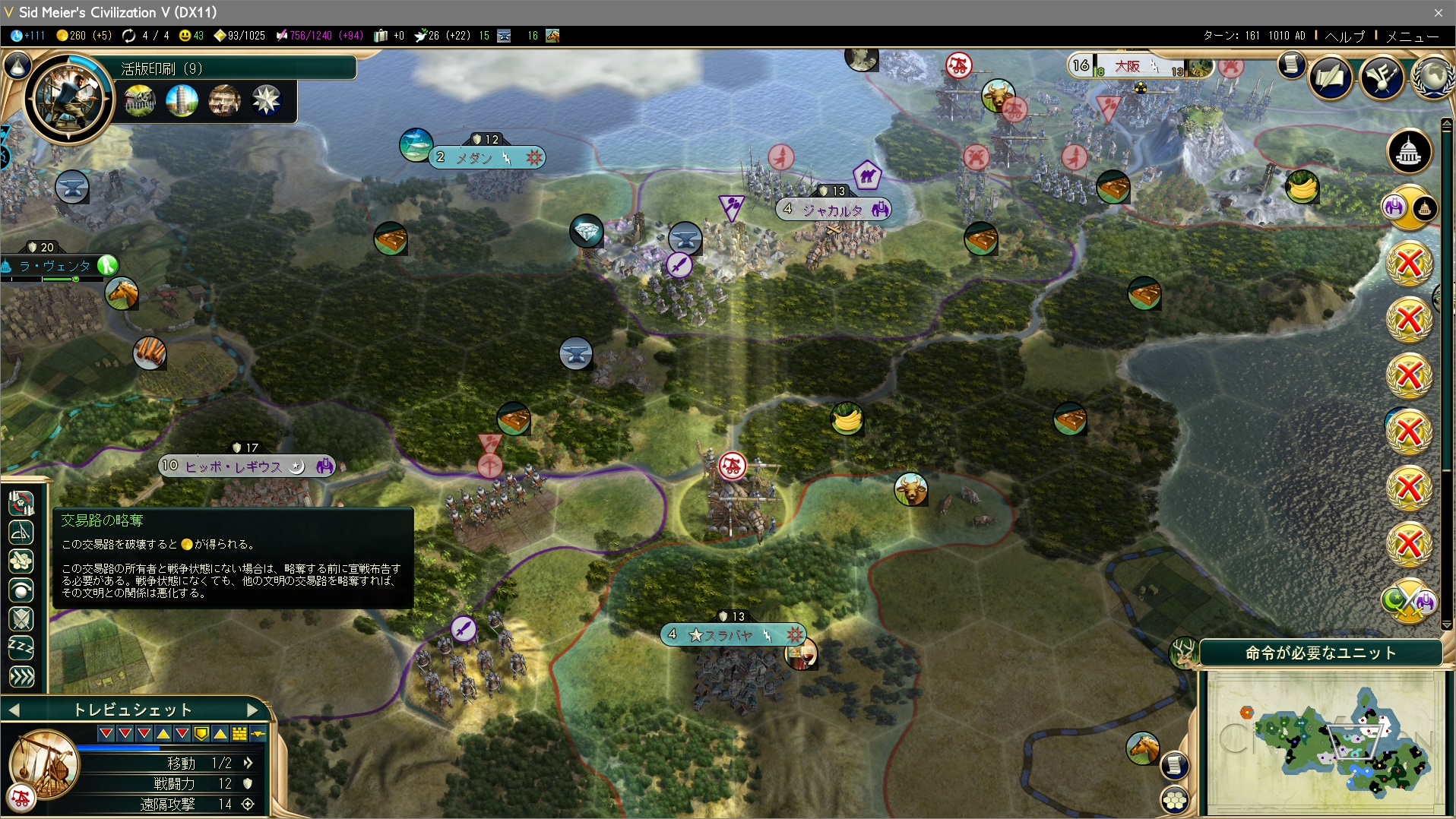Select the trebuchet unit flag on the map
This screenshot has width=1456, height=819.
click(733, 465)
